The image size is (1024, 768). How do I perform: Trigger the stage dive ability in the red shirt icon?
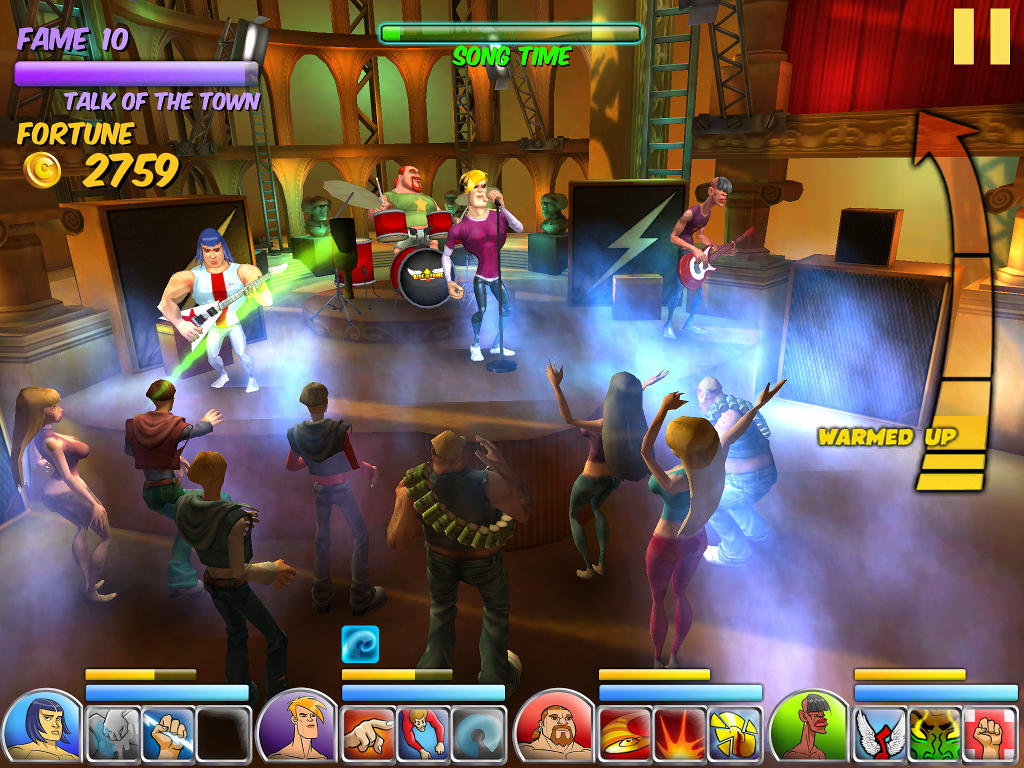pos(423,734)
